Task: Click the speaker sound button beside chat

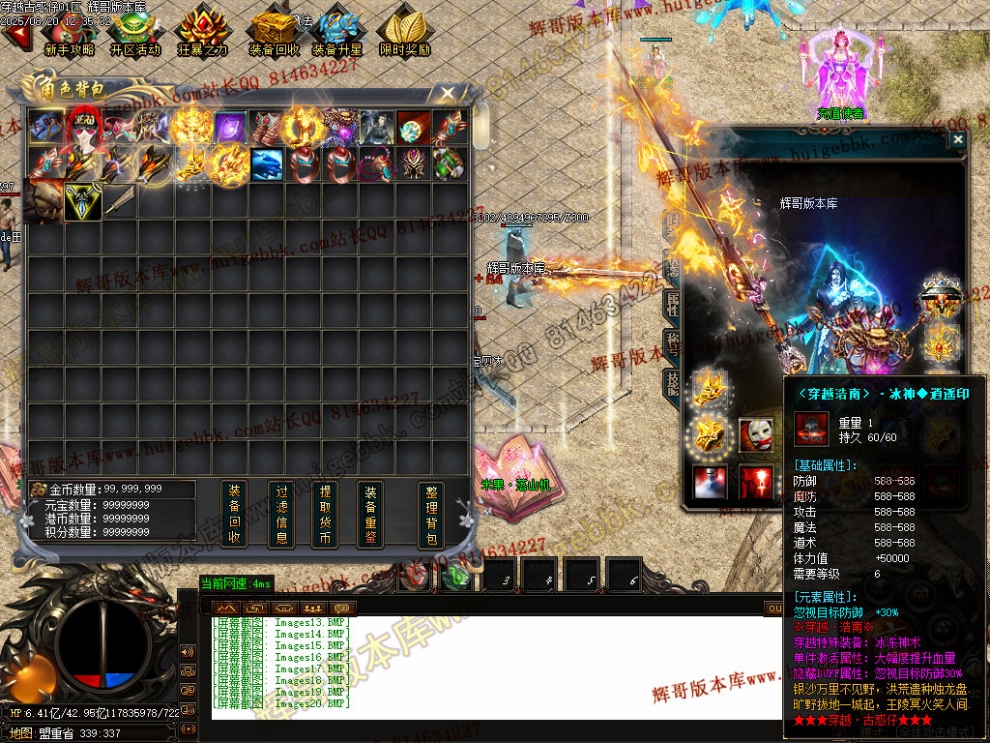Action: click(x=187, y=651)
